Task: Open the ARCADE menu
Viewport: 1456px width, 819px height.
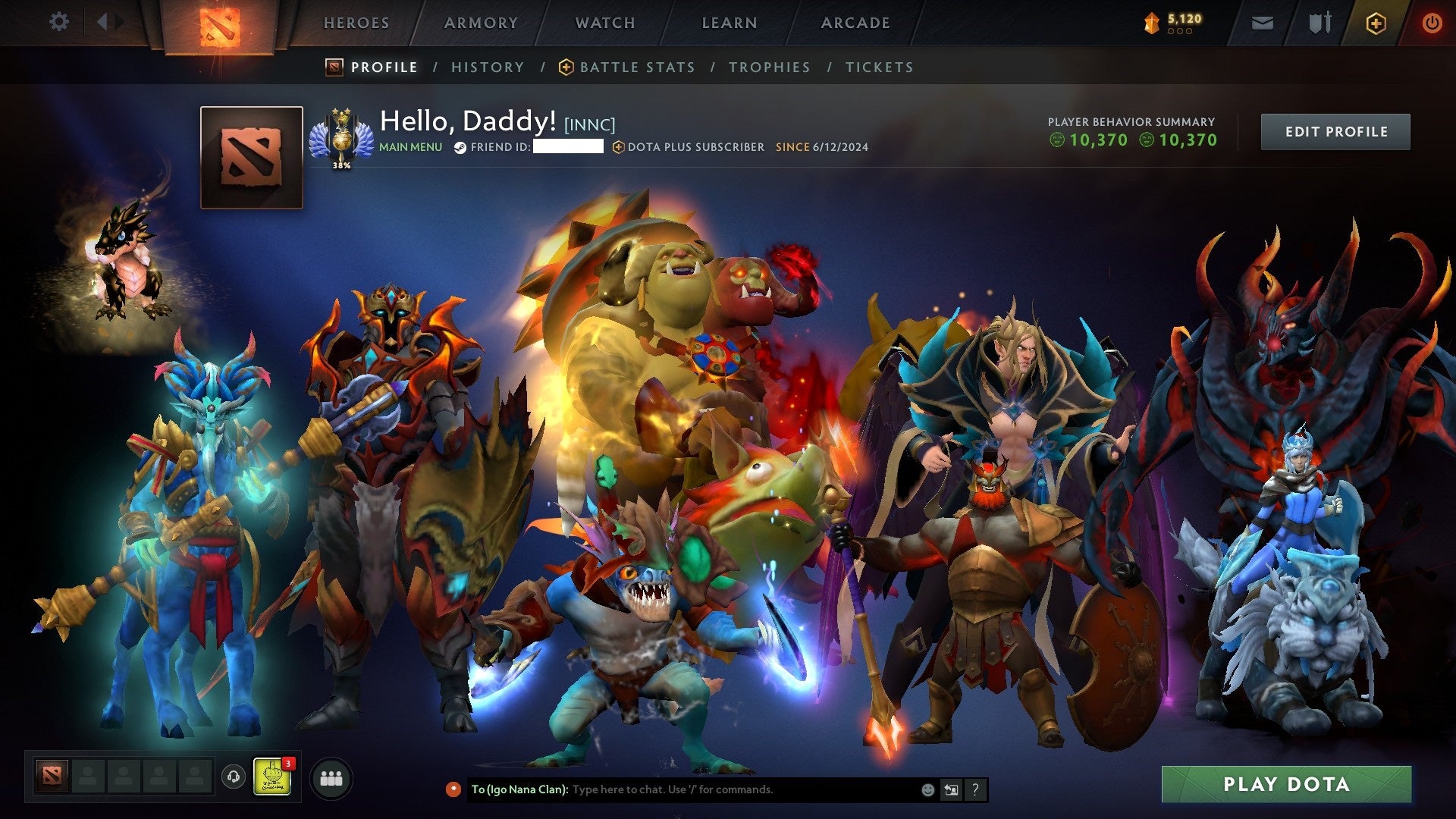Action: pos(855,23)
